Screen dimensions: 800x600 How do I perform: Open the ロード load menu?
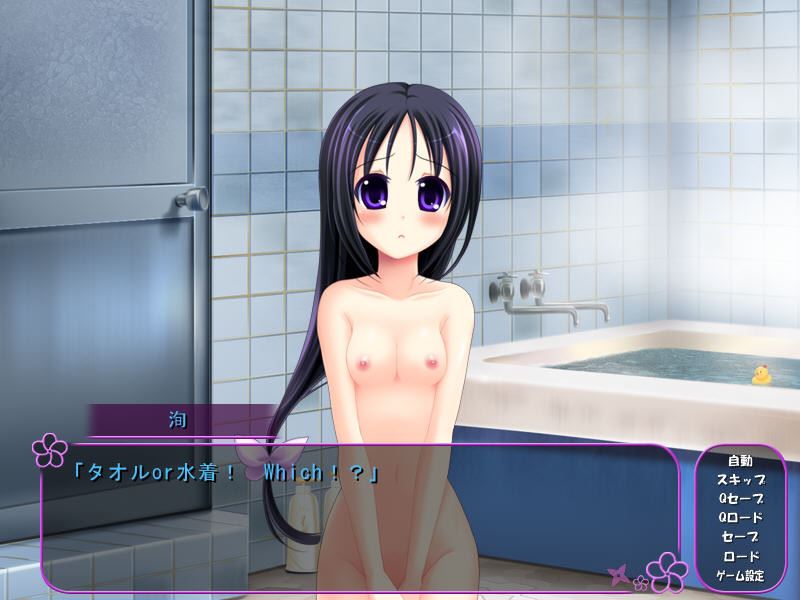tap(740, 556)
